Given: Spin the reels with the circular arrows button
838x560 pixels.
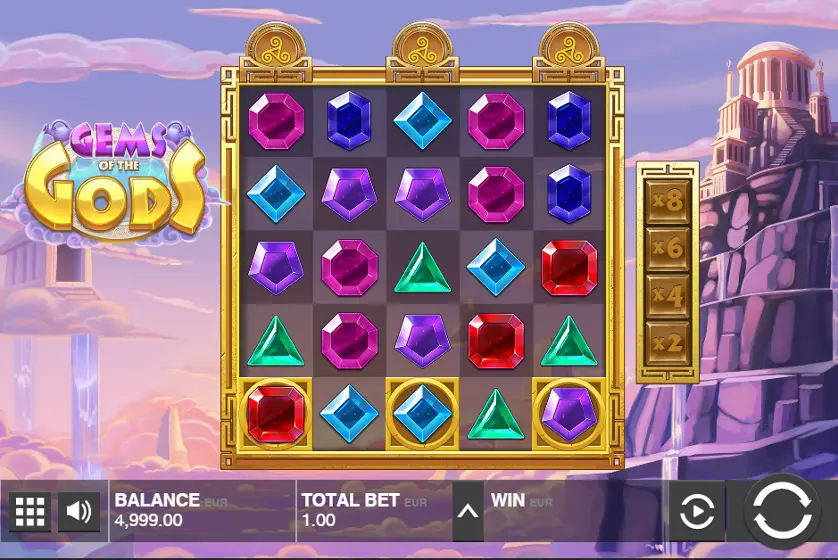Looking at the screenshot, I should click(x=783, y=511).
